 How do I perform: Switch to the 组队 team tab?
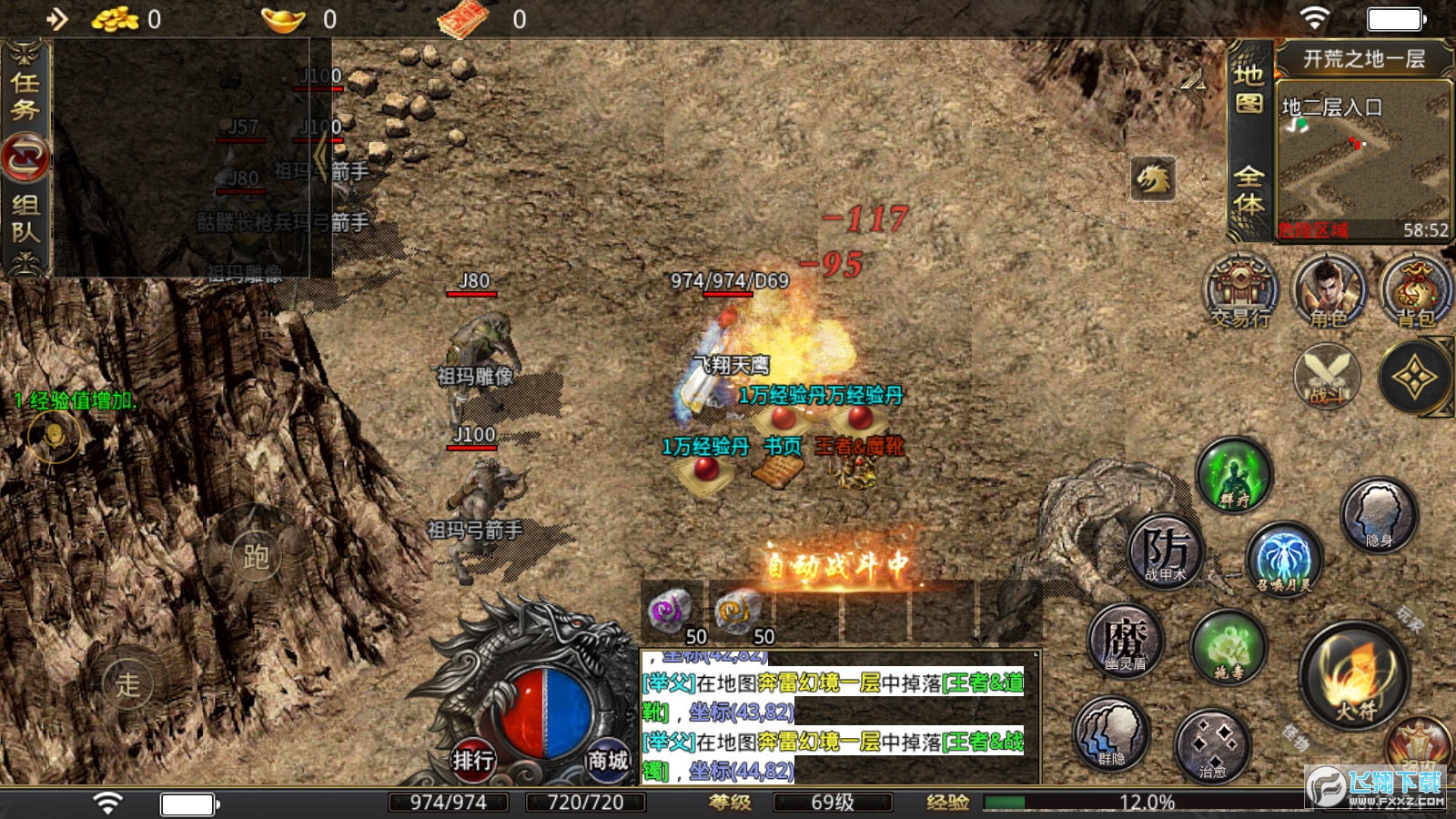25,218
